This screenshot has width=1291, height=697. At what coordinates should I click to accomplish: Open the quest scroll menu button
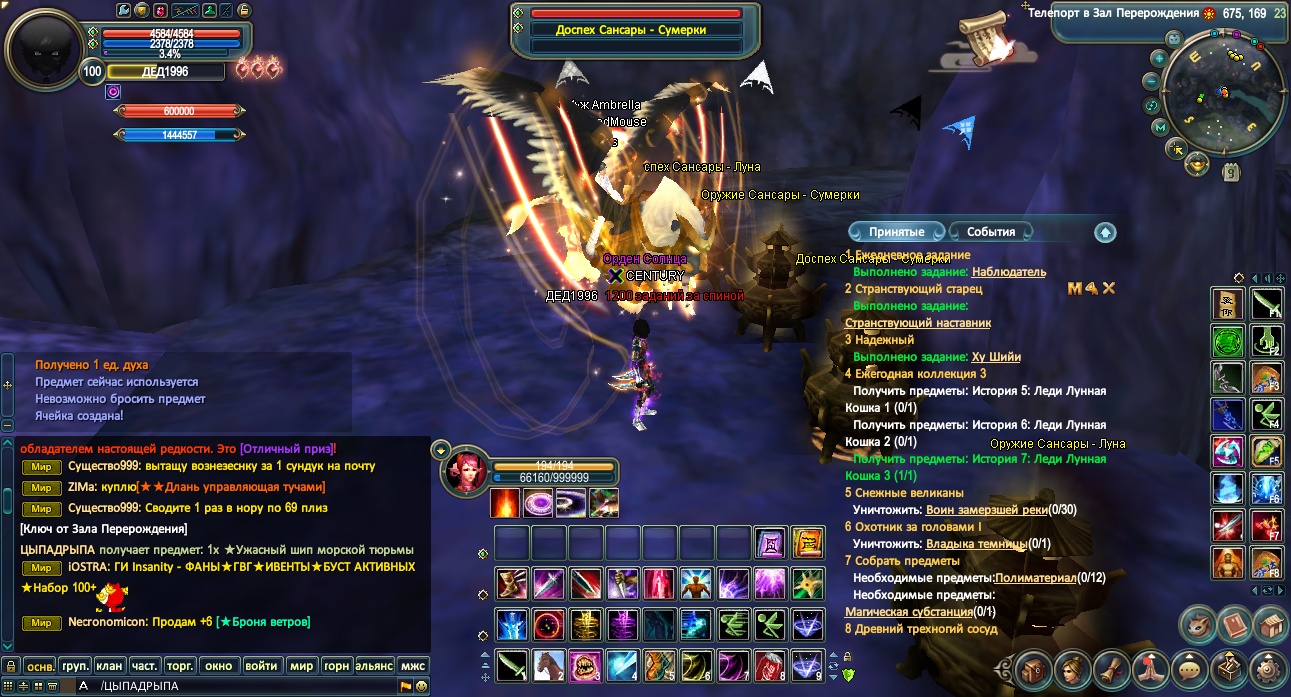1111,670
